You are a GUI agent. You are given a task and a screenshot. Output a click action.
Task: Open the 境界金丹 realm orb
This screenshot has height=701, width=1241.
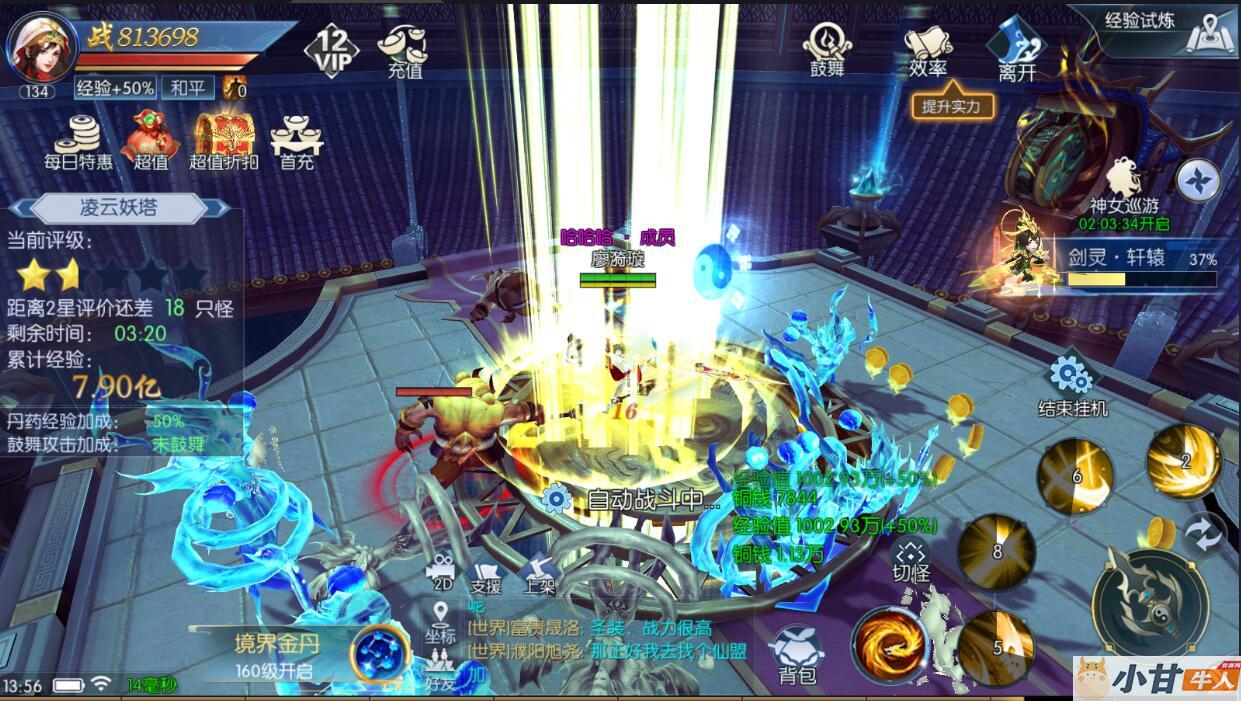(382, 651)
